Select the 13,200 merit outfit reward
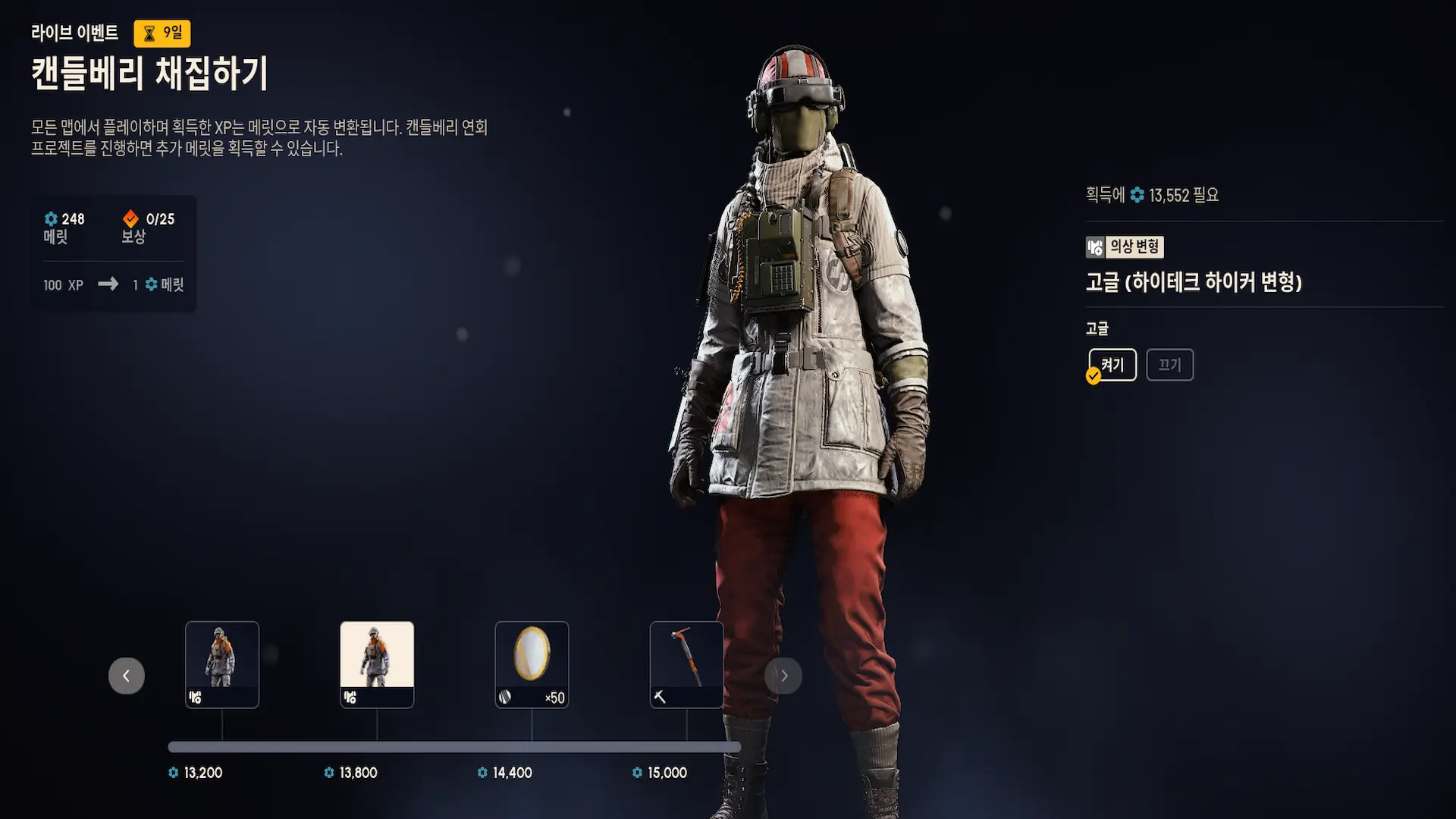1456x819 pixels. point(222,664)
